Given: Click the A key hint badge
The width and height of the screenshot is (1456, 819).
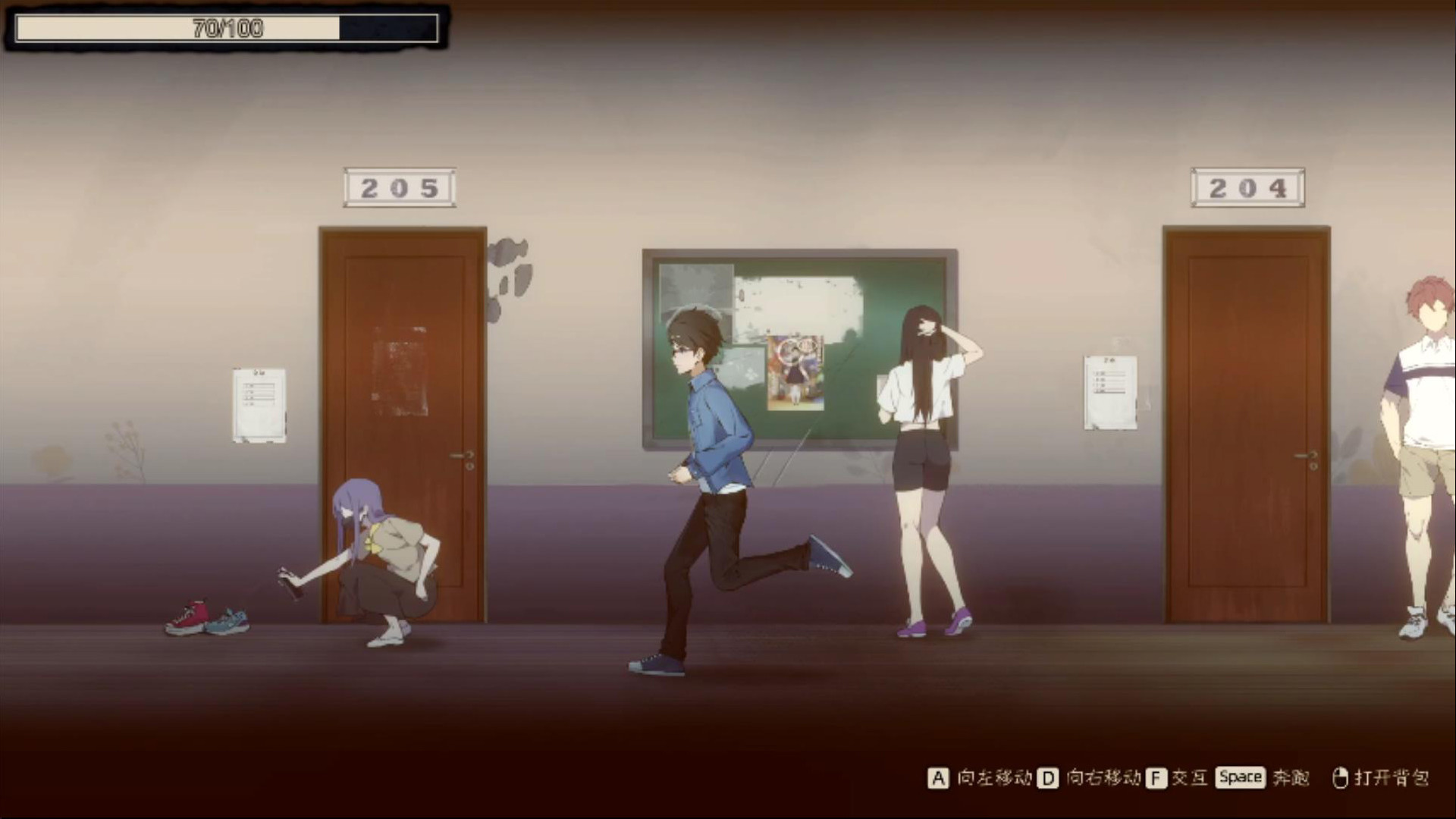Looking at the screenshot, I should pyautogui.click(x=938, y=777).
